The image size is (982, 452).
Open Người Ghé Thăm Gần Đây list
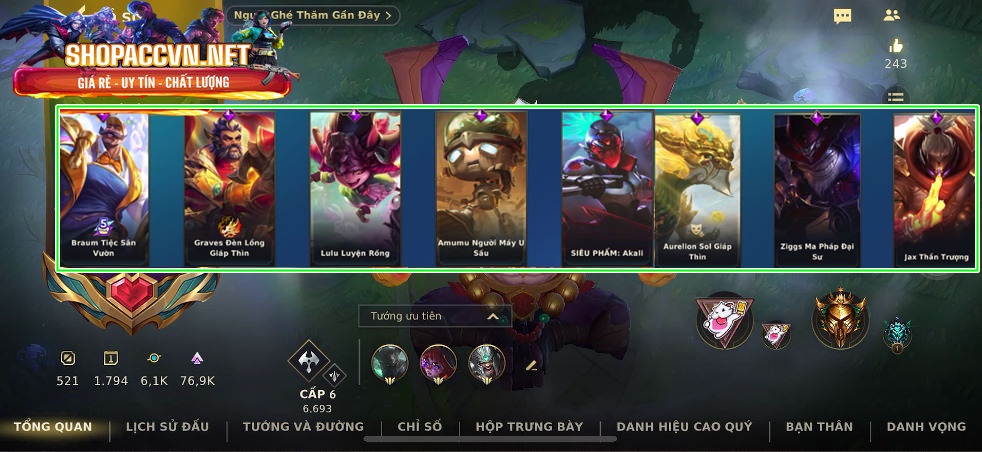pyautogui.click(x=313, y=15)
